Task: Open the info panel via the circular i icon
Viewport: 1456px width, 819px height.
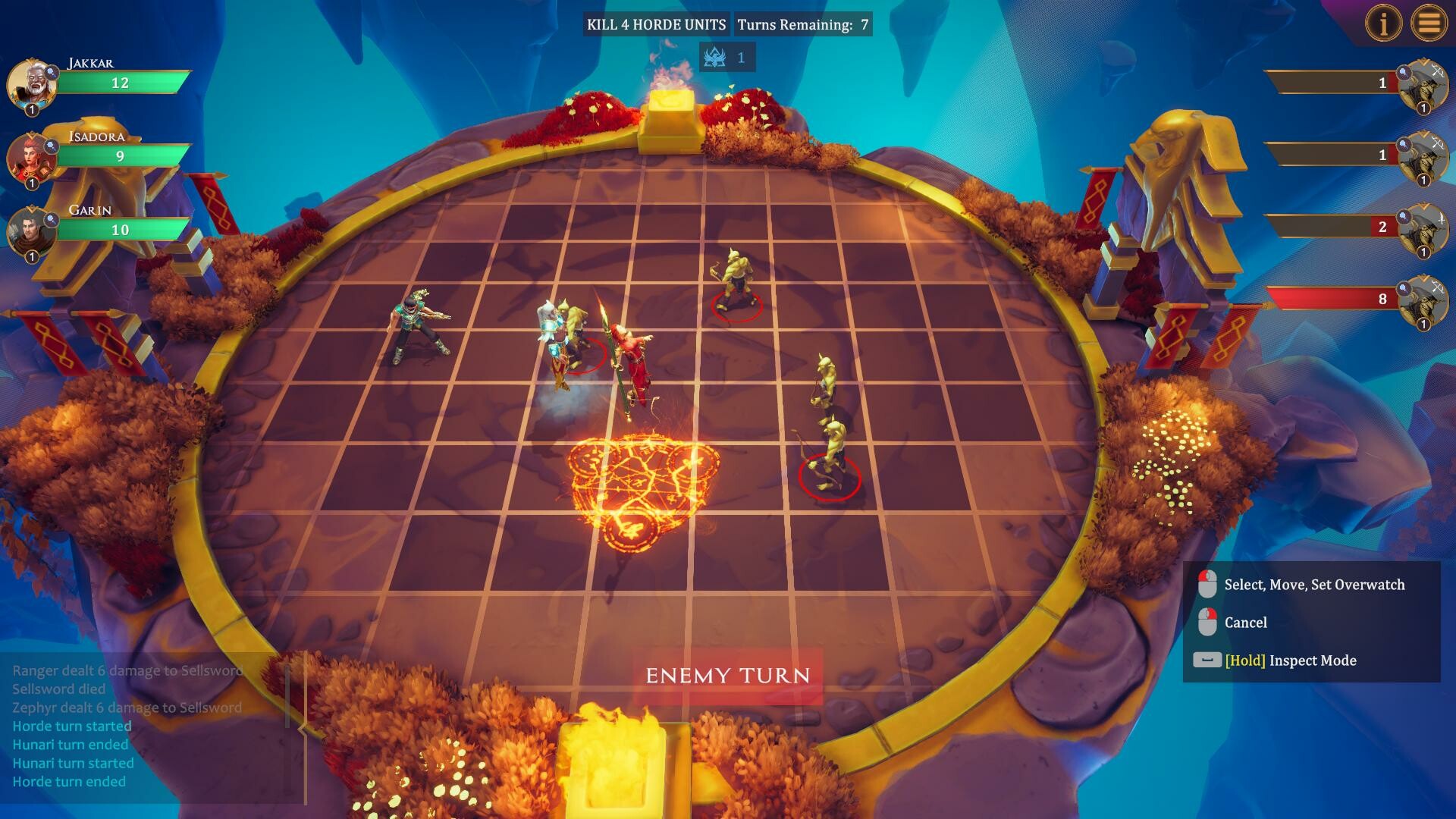Action: click(1384, 23)
